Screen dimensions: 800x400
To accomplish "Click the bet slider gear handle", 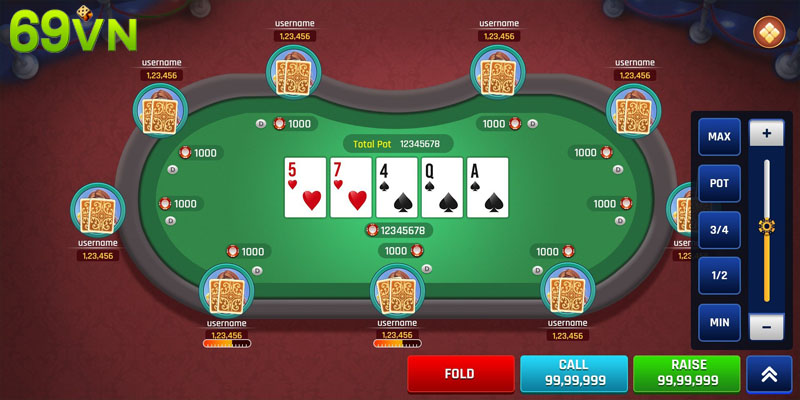I will [x=767, y=226].
